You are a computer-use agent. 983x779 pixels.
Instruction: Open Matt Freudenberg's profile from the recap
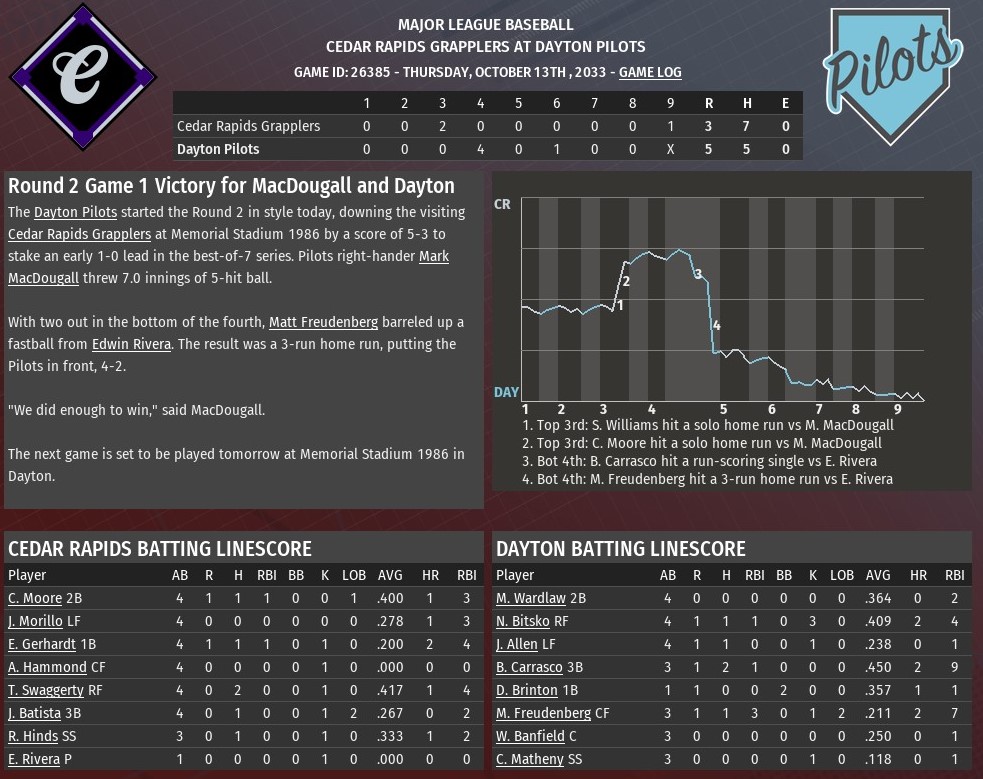[x=323, y=322]
